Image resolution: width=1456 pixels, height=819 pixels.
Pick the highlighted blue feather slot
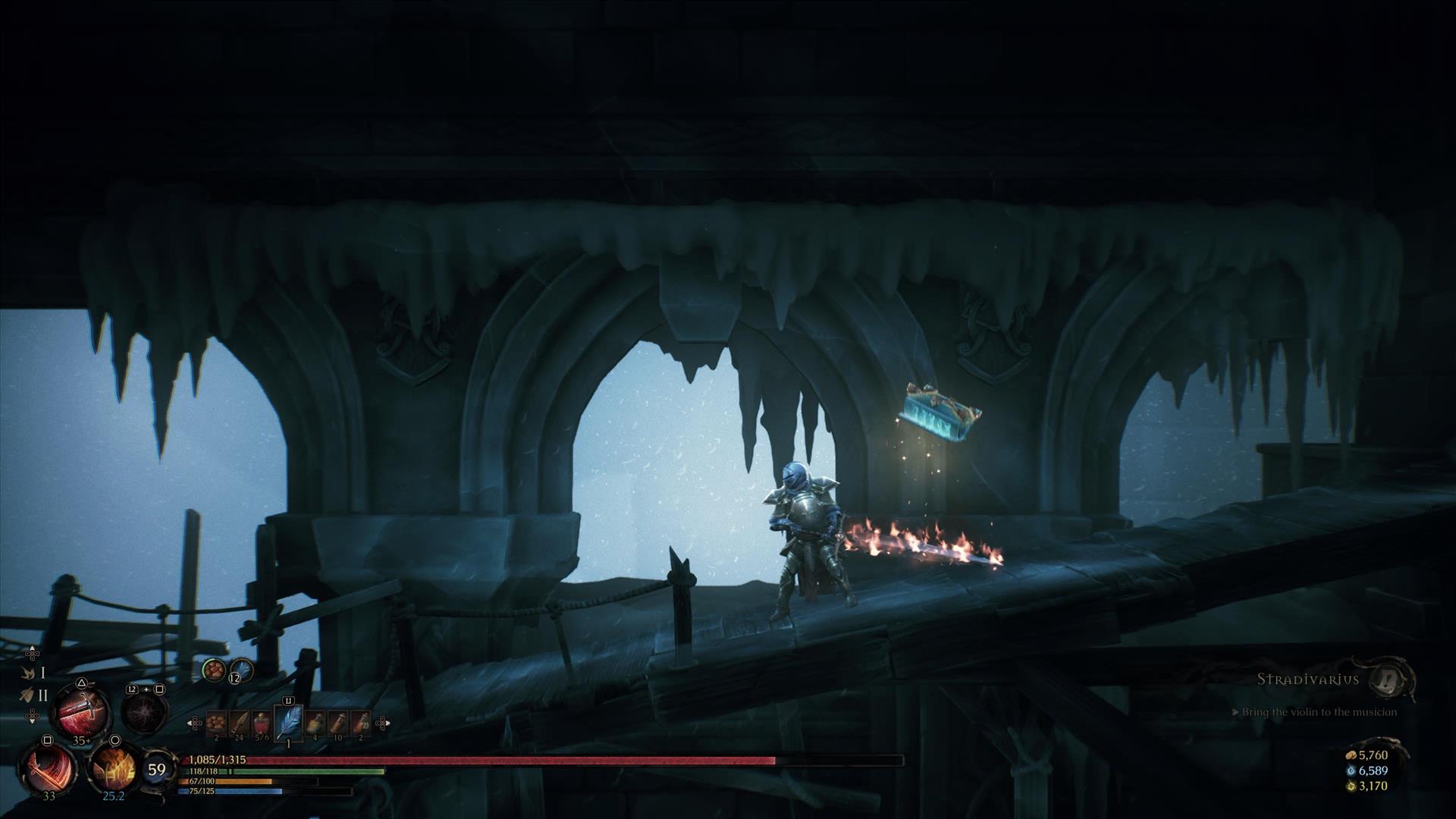pos(288,722)
